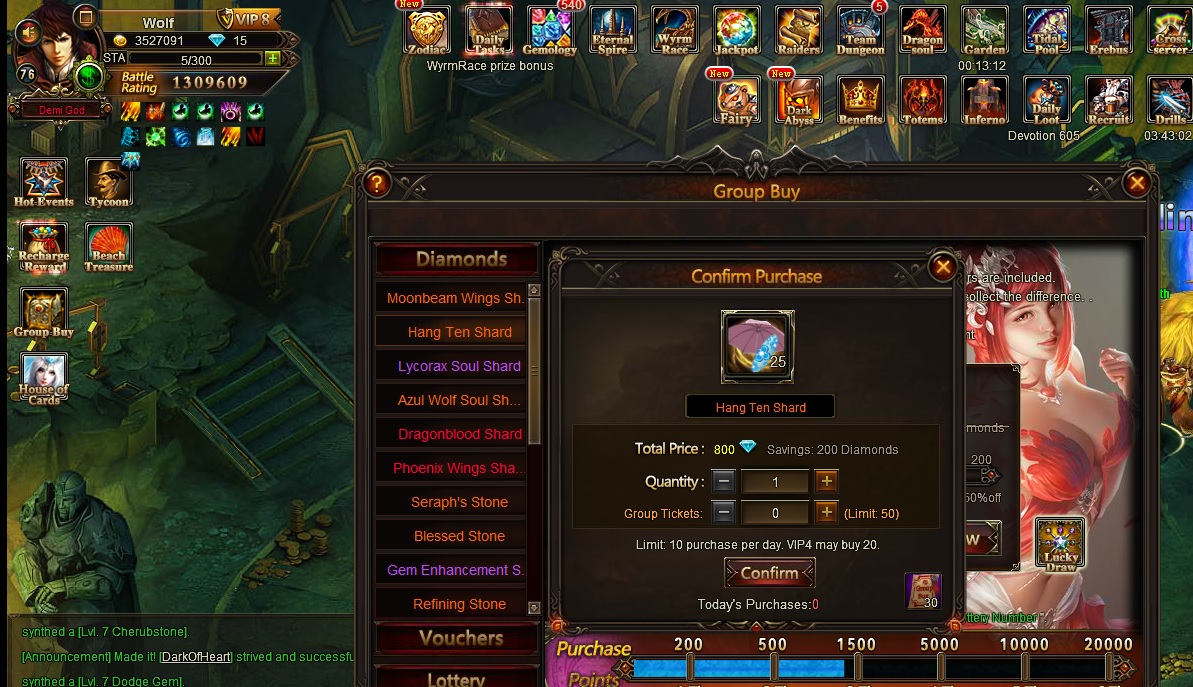Choose Lycorax Soul Shard entry
The width and height of the screenshot is (1193, 687).
tap(459, 366)
